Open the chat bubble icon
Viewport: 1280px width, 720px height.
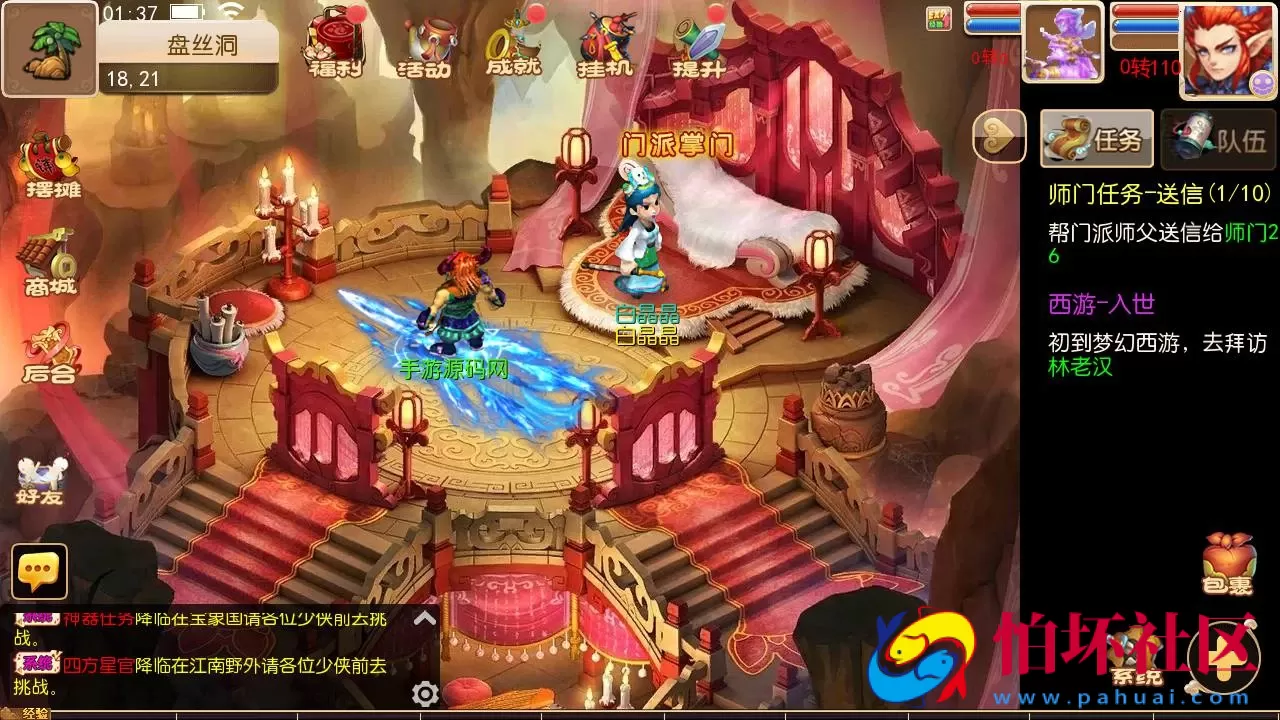click(x=38, y=573)
